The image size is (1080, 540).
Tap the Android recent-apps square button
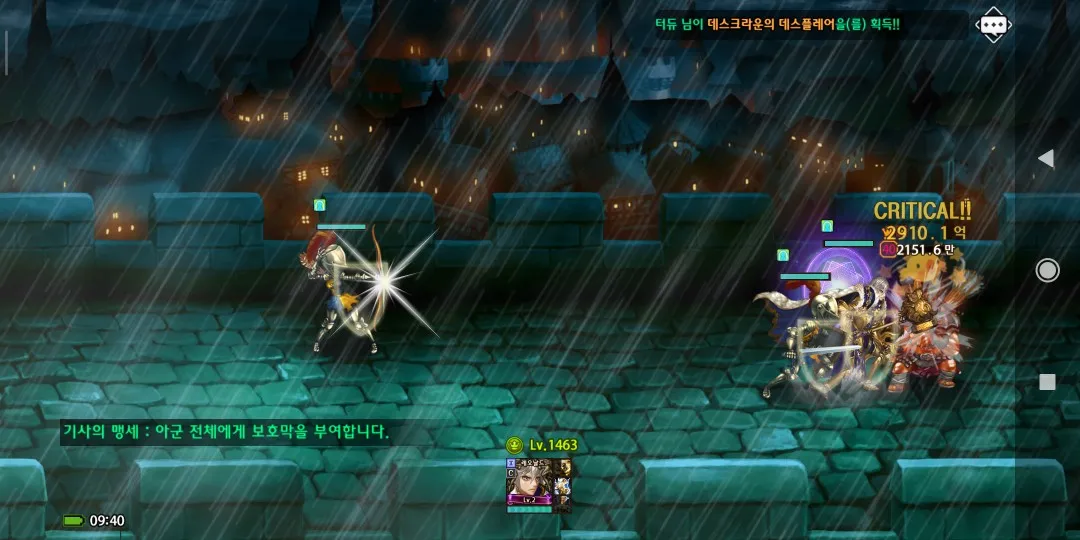(1047, 381)
